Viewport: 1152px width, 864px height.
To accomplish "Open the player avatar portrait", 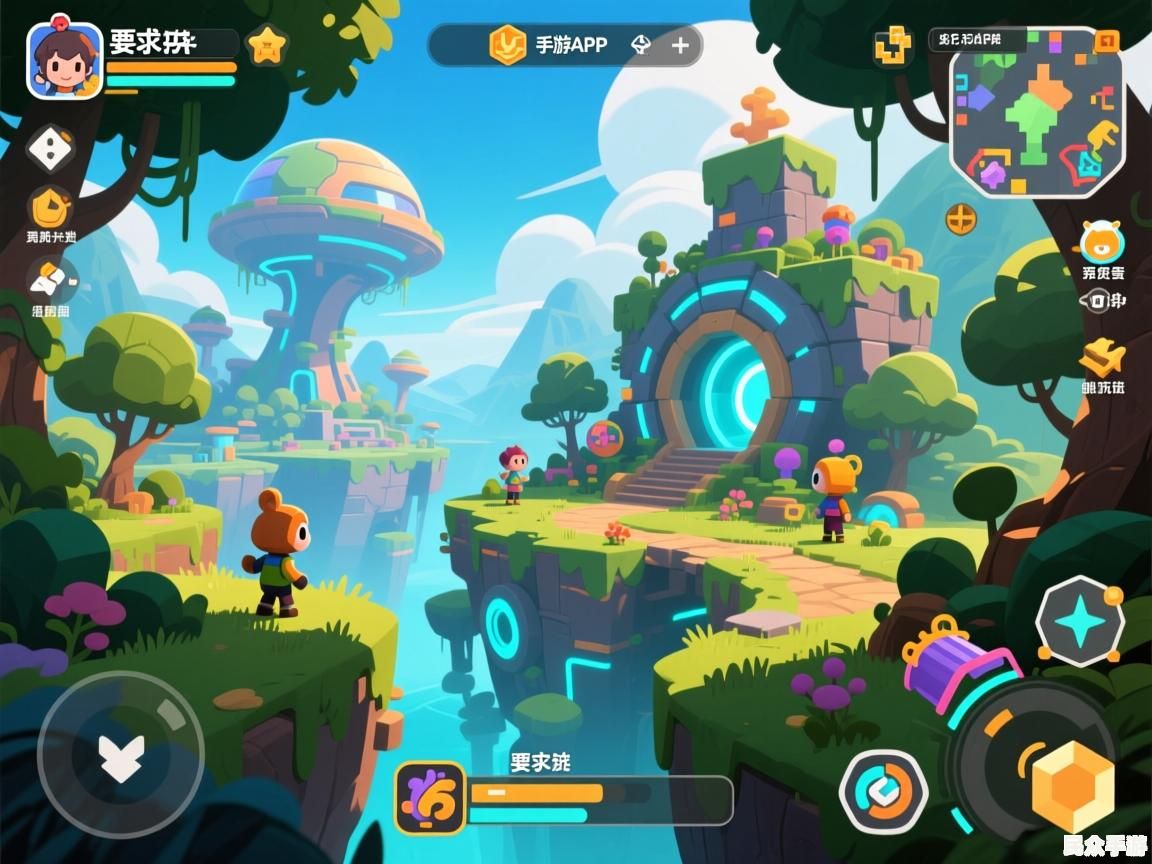I will (65, 61).
